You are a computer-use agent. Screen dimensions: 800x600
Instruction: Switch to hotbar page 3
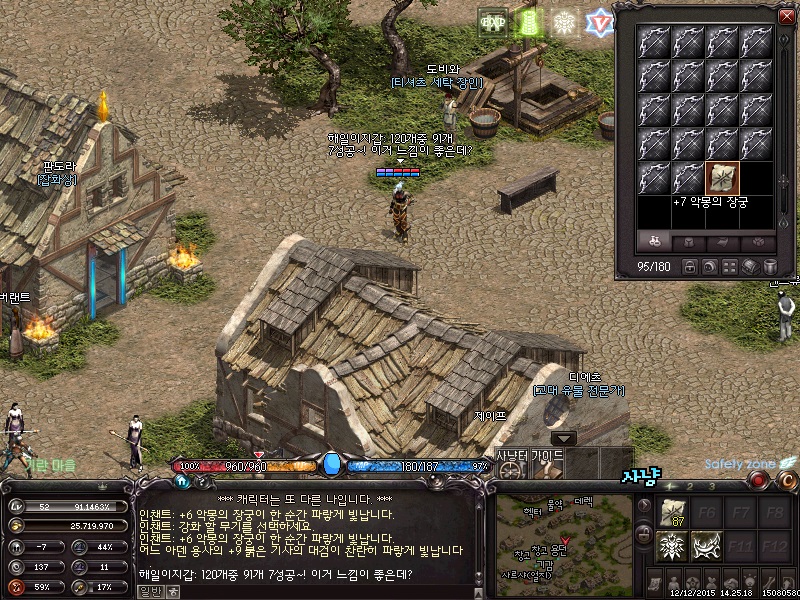(710, 487)
